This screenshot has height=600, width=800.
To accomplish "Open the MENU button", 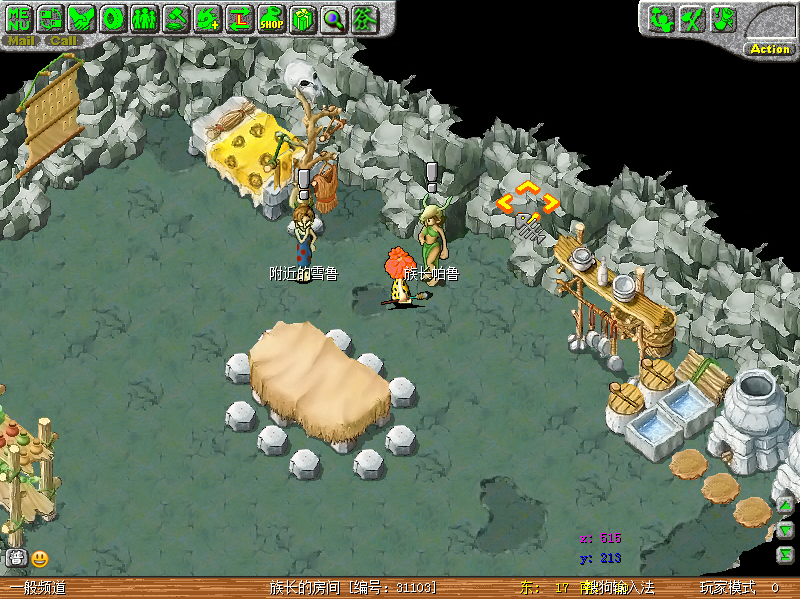I will (19, 18).
